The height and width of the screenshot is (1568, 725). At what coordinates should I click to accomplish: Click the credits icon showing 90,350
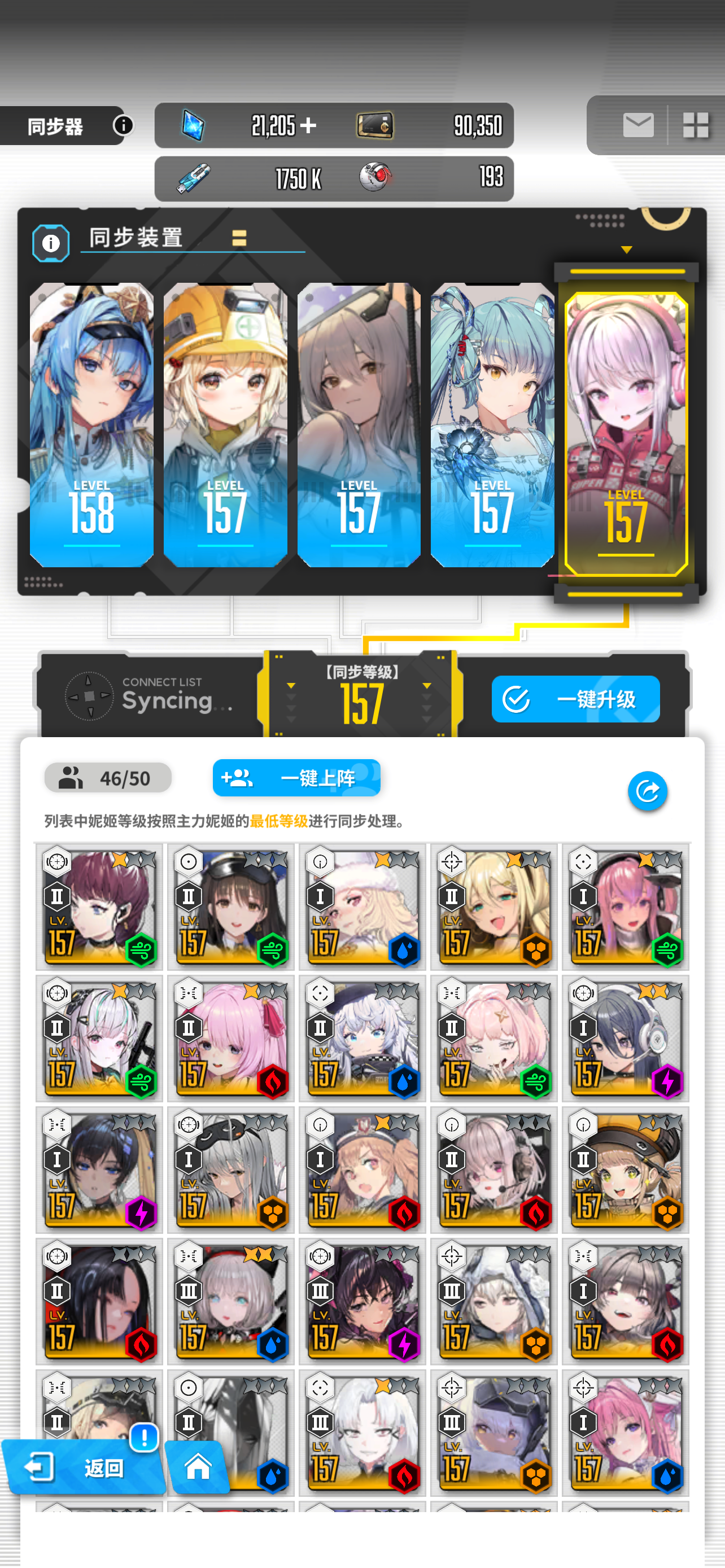pyautogui.click(x=375, y=125)
